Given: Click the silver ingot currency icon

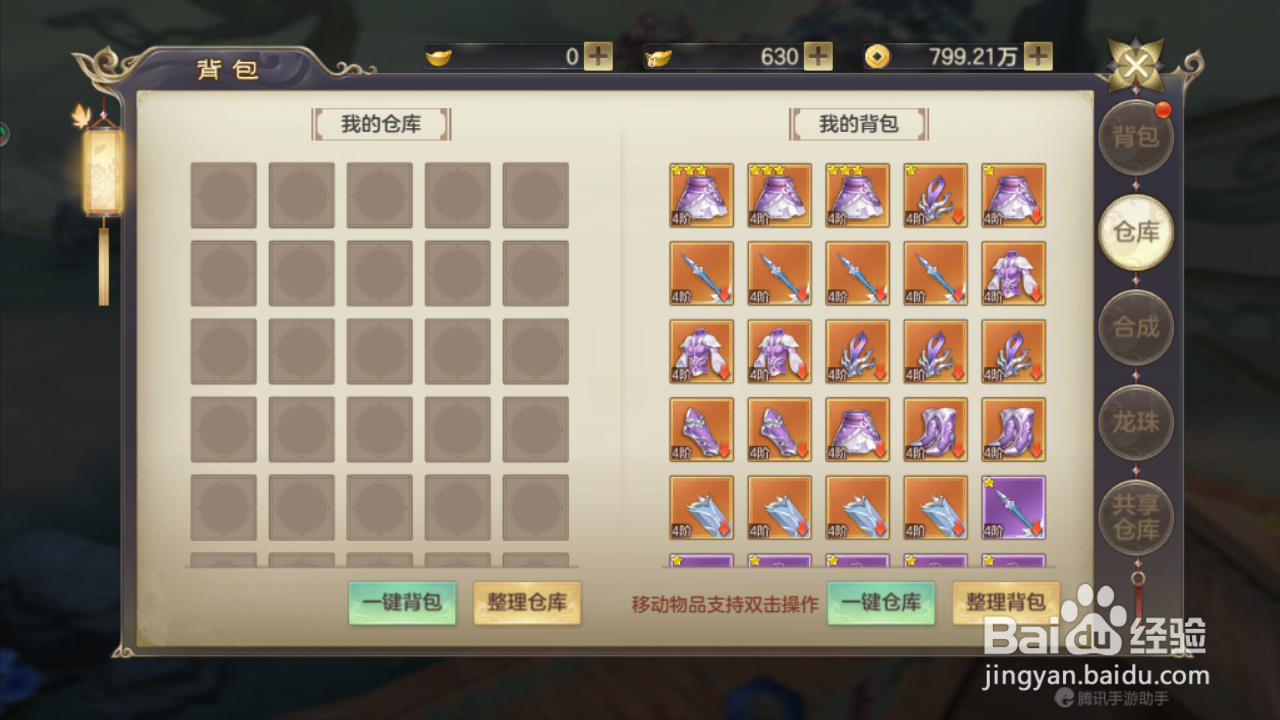Looking at the screenshot, I should click(x=662, y=57).
